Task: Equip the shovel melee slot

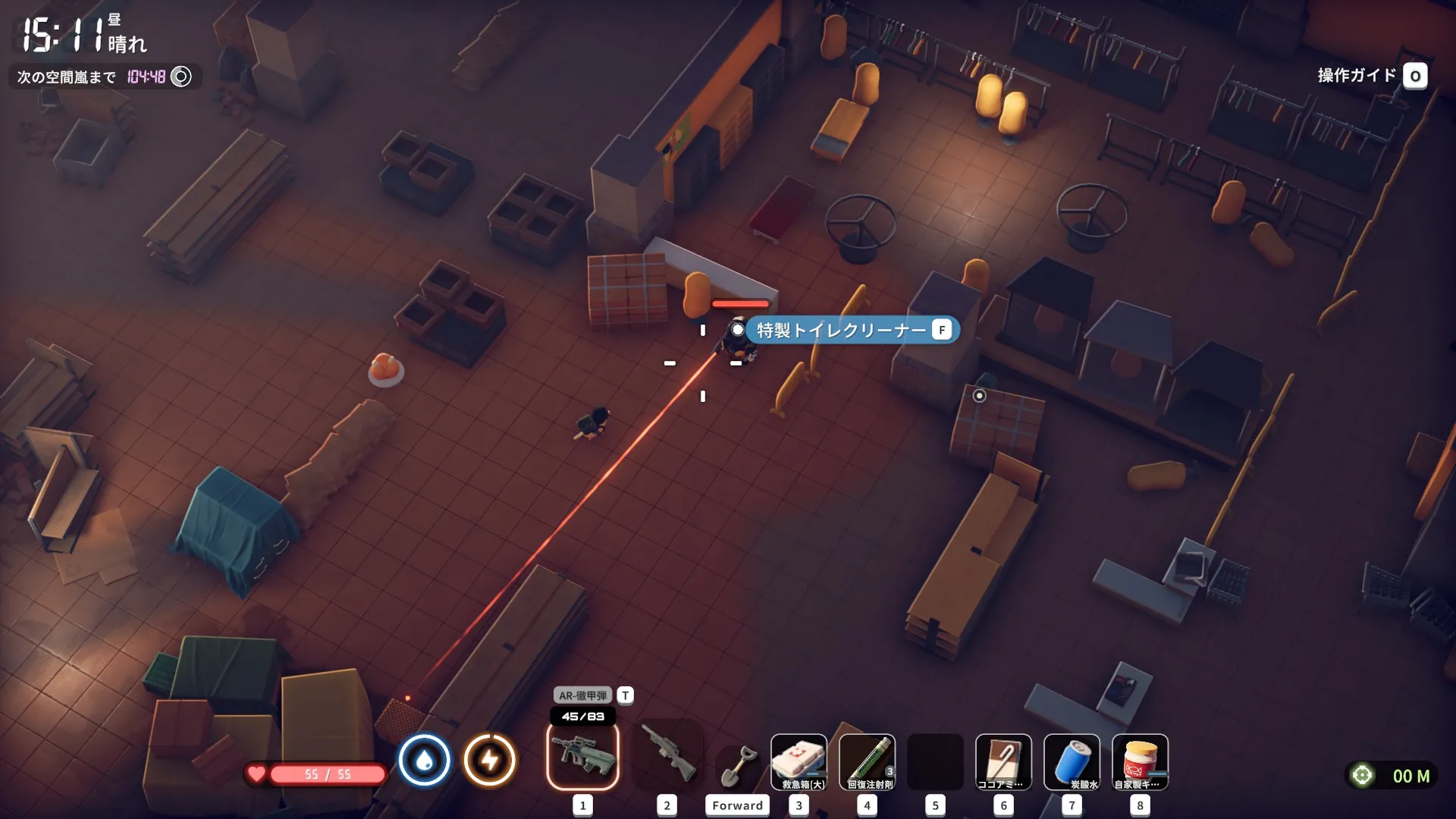Action: click(x=737, y=766)
